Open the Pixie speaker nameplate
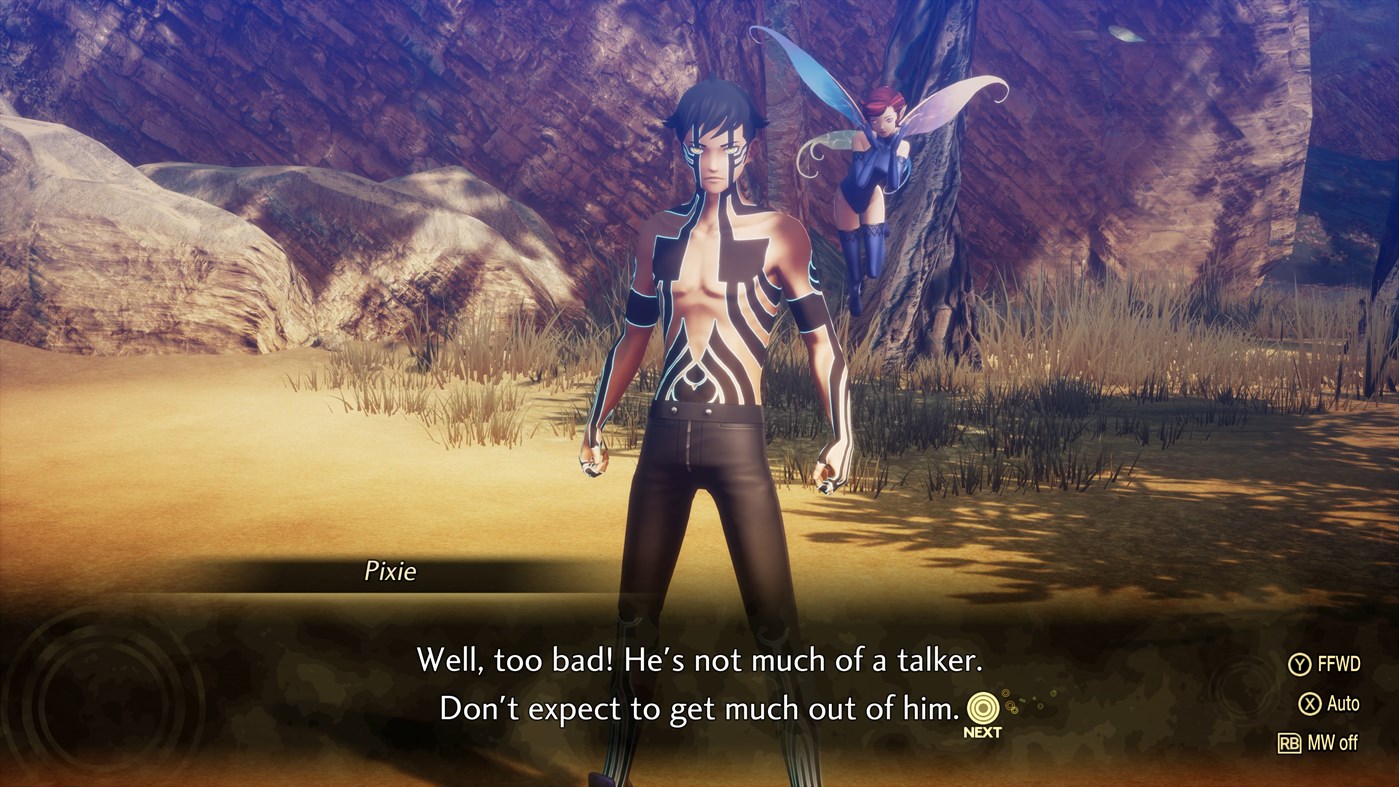Viewport: 1399px width, 787px height. (x=390, y=572)
